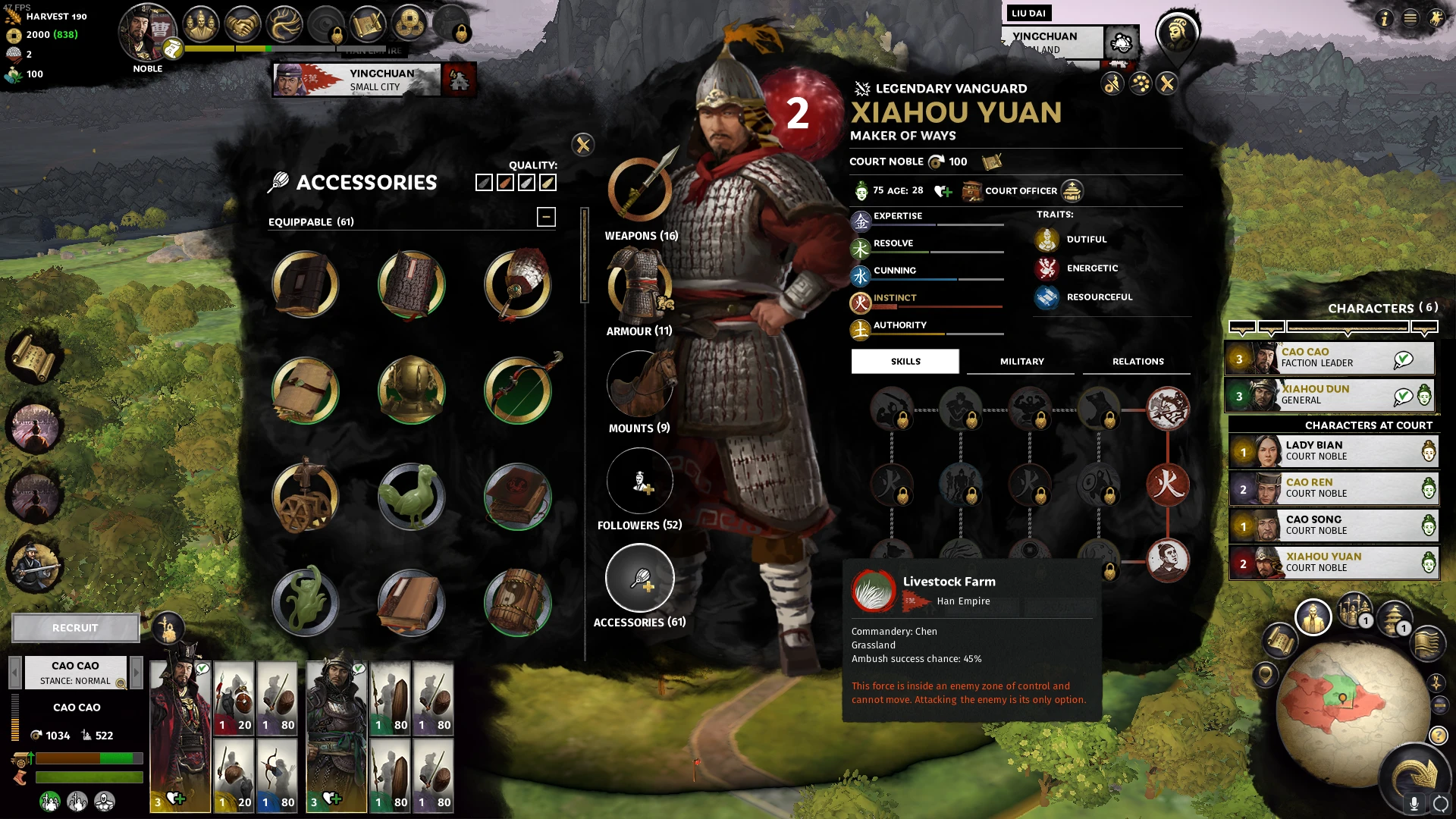
Task: Select the Skills tab
Action: tap(905, 362)
